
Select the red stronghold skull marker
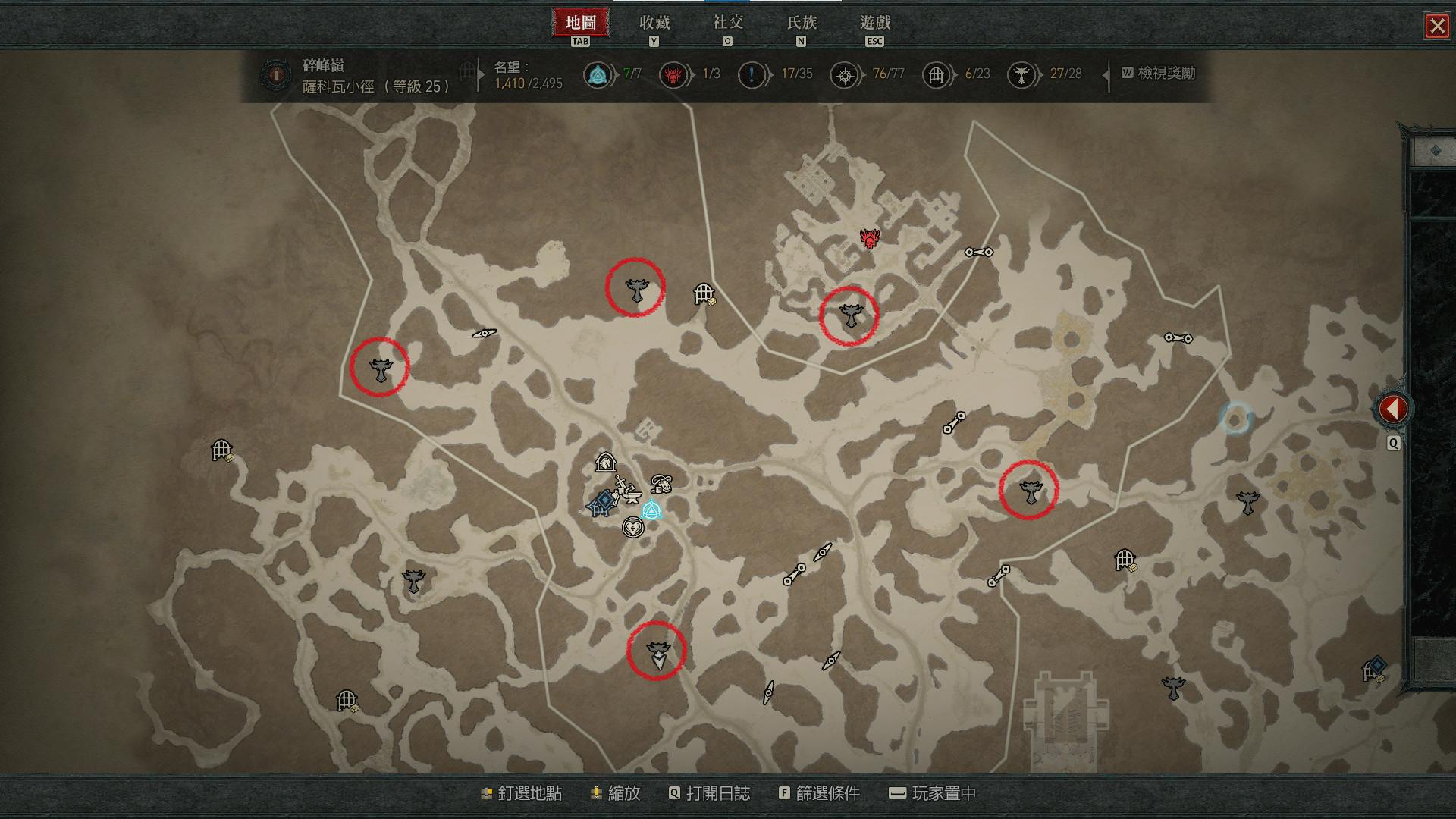click(x=869, y=239)
